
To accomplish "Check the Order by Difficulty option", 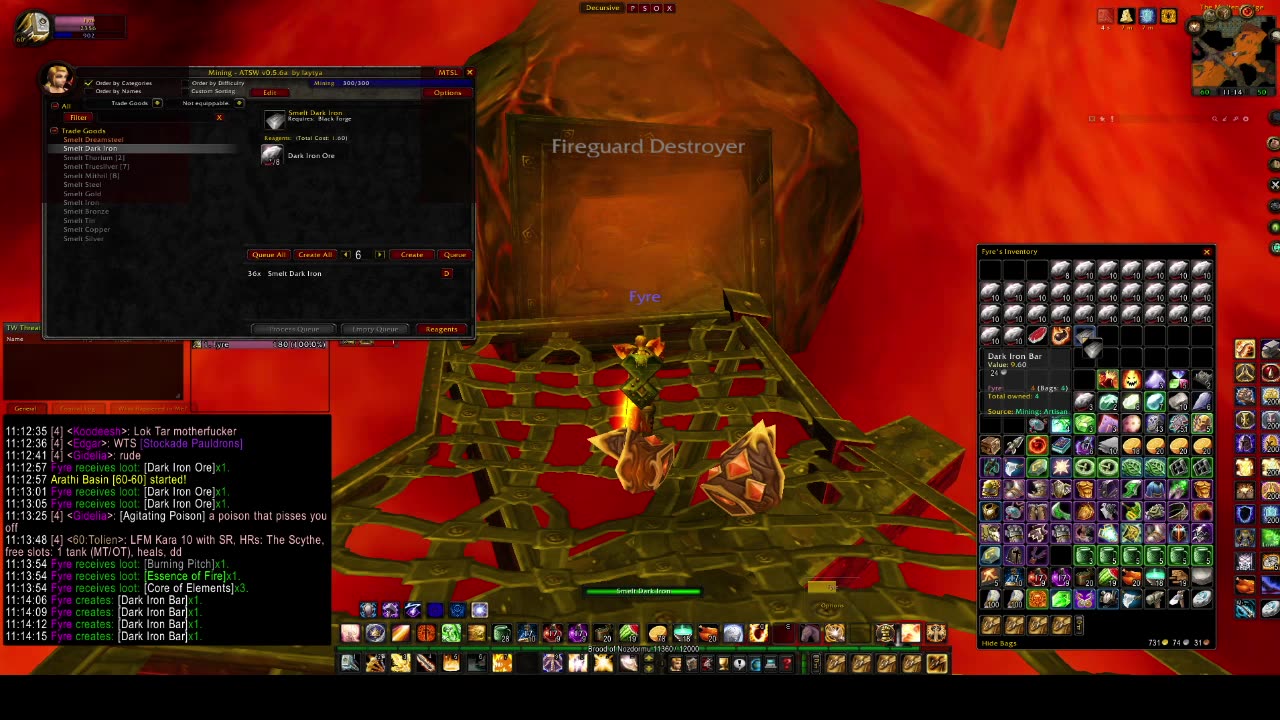I will 186,83.
